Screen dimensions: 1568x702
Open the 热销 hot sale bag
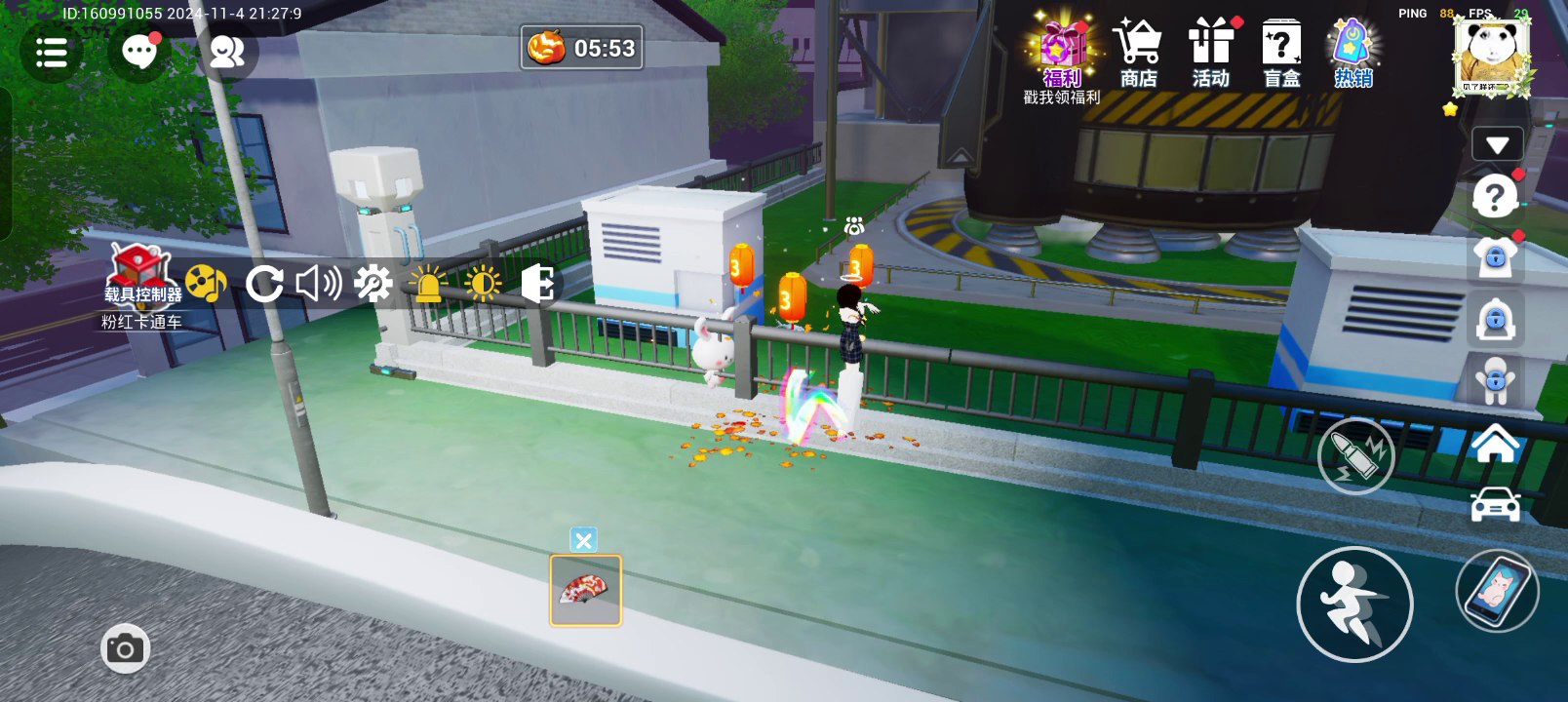pyautogui.click(x=1352, y=54)
